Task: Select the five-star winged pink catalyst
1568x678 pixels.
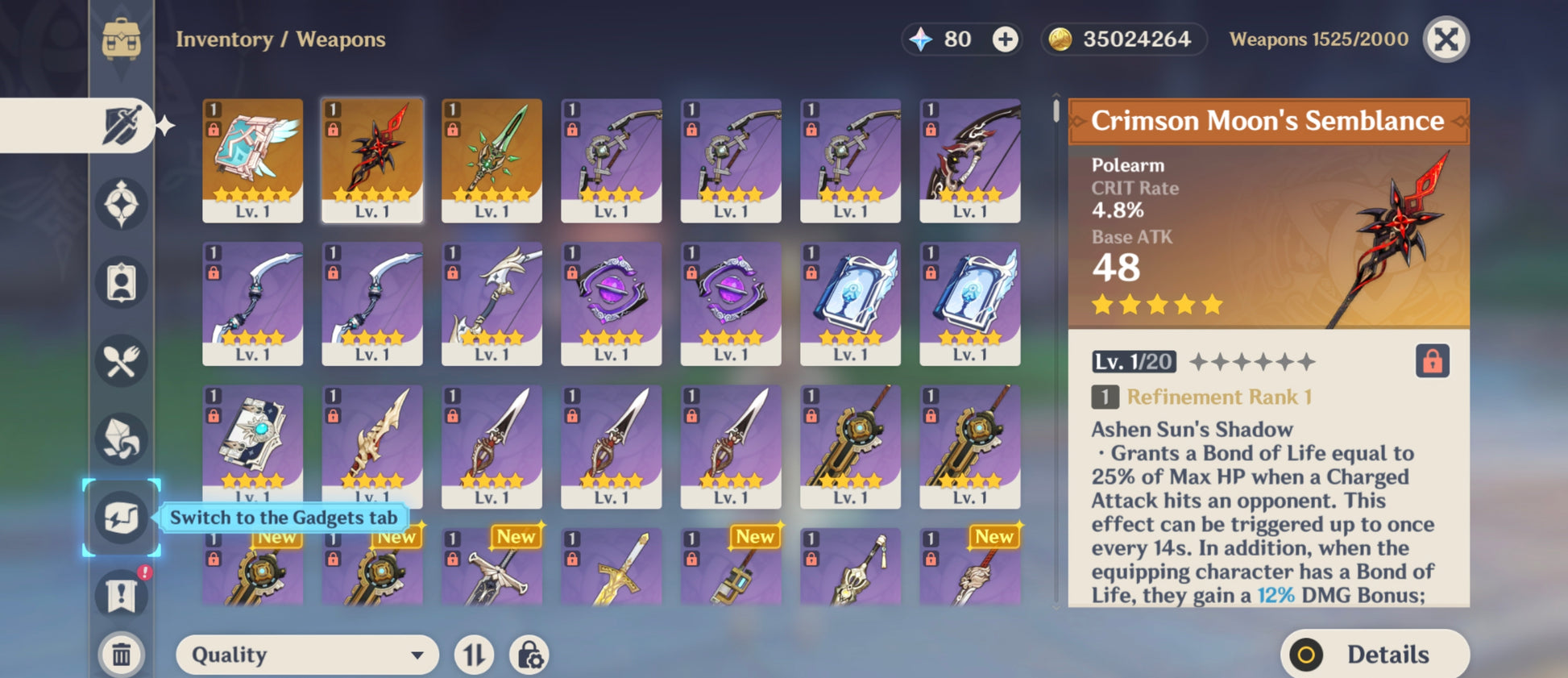Action: click(x=252, y=160)
